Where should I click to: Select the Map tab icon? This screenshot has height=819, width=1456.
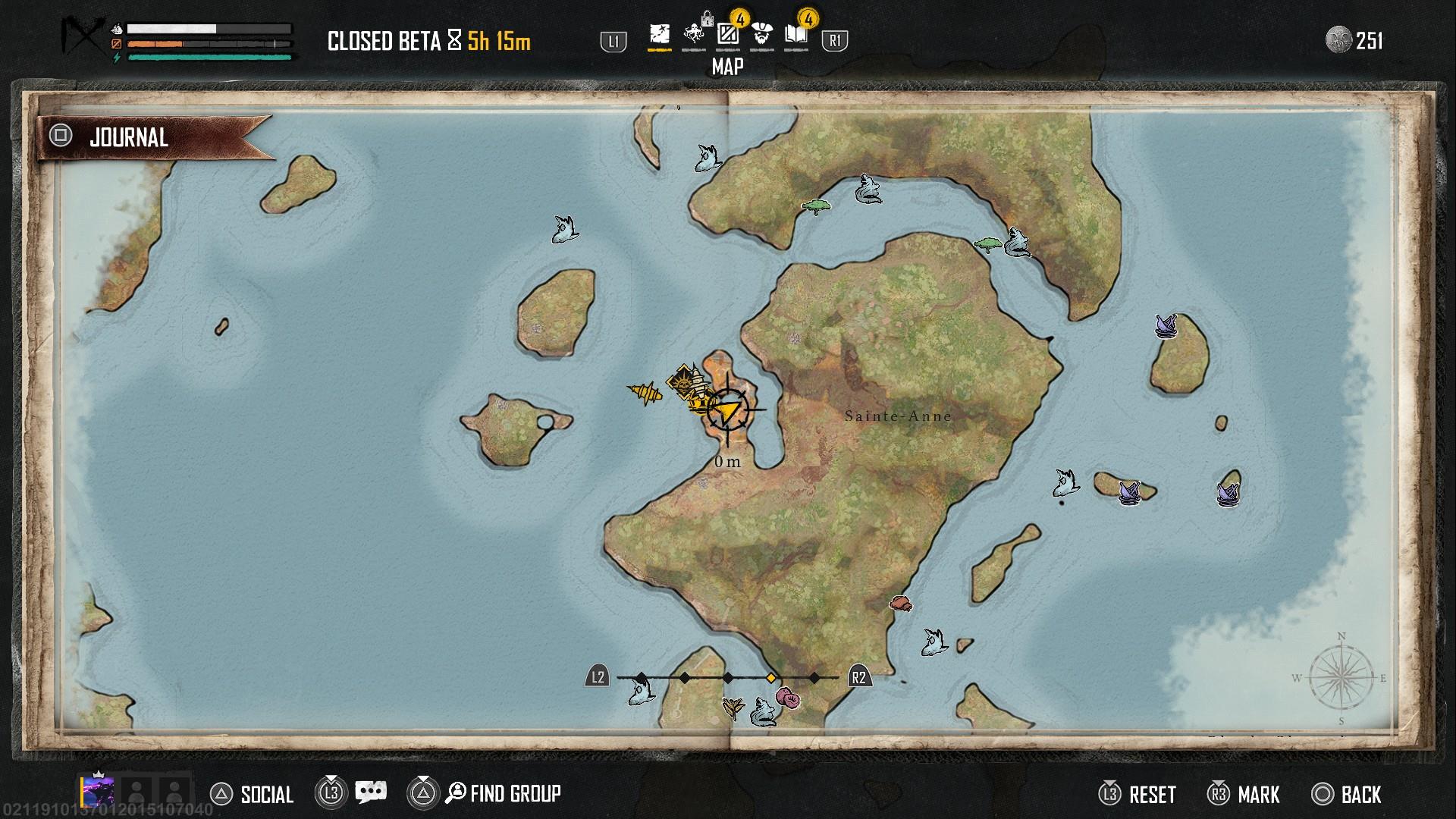[x=660, y=36]
